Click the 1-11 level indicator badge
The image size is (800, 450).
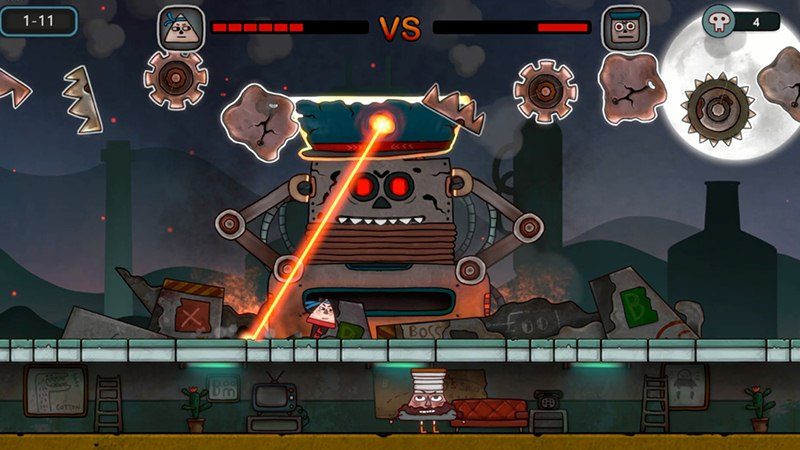[x=38, y=20]
